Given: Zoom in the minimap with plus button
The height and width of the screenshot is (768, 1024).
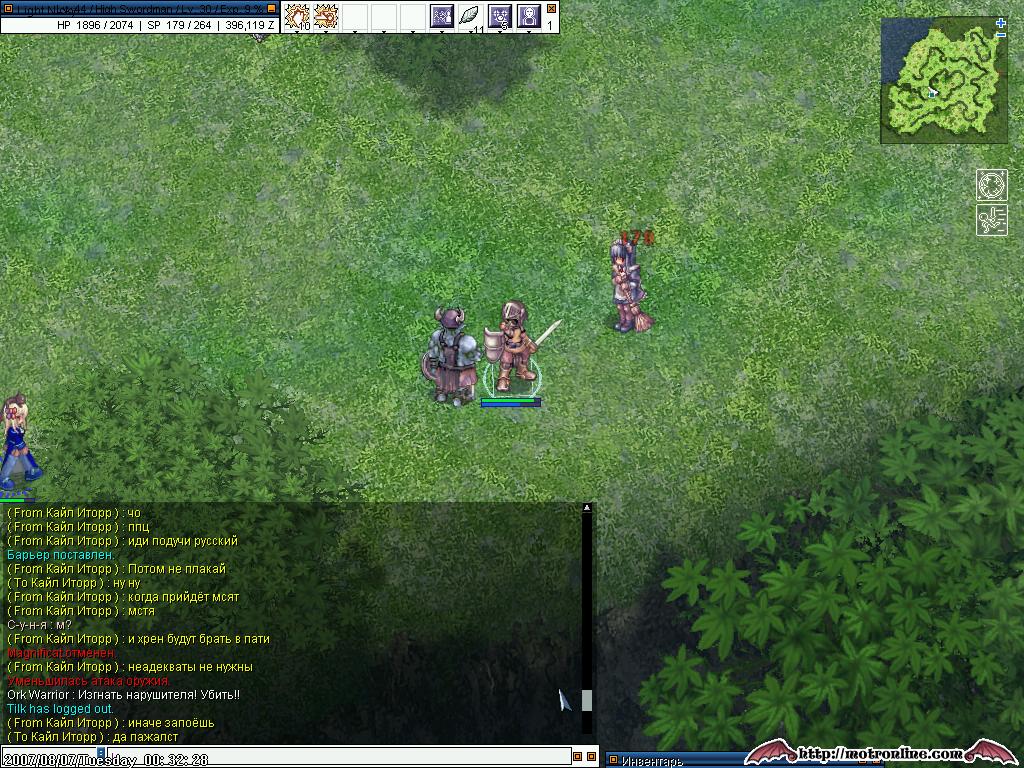Looking at the screenshot, I should 1001,23.
